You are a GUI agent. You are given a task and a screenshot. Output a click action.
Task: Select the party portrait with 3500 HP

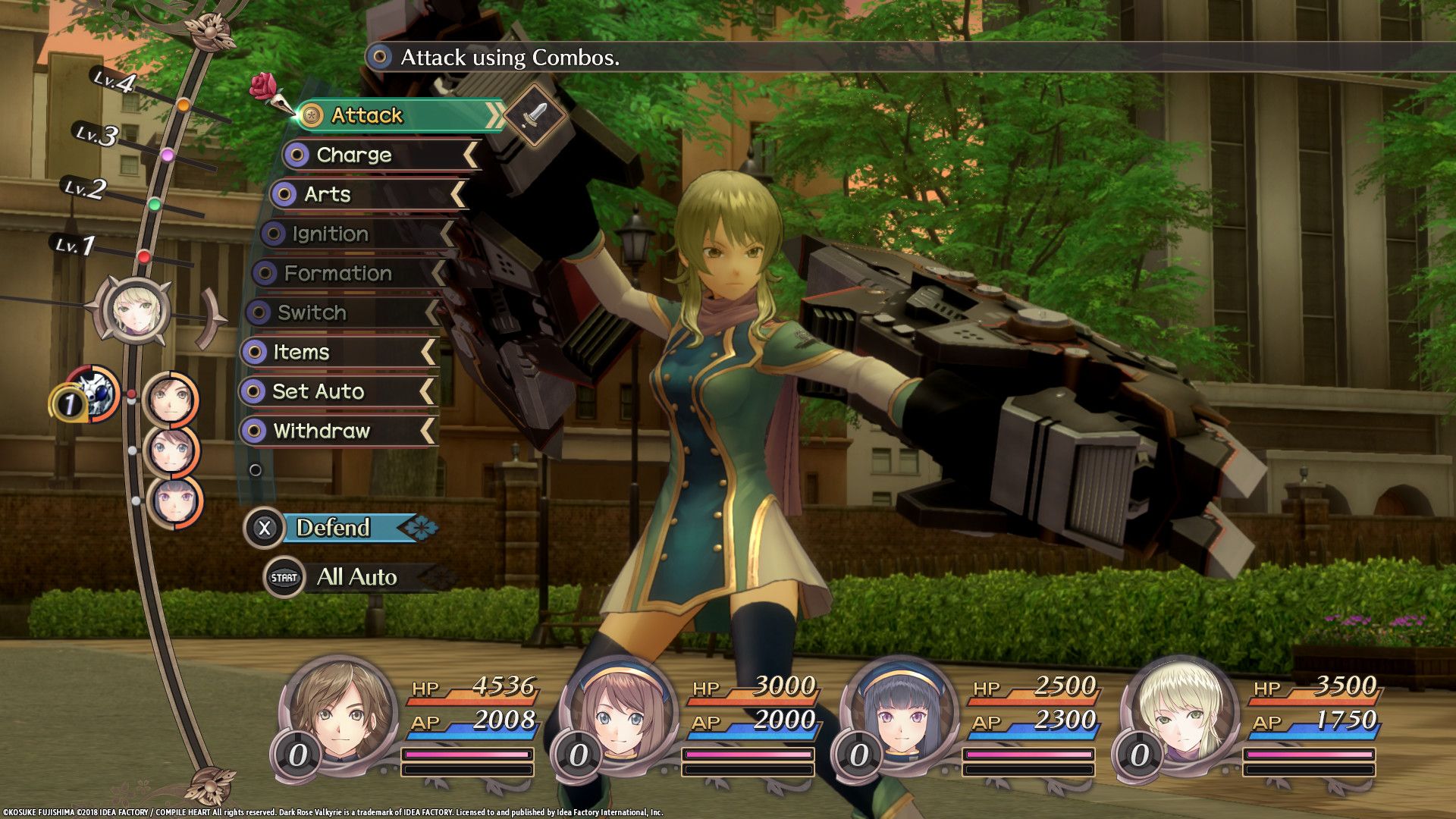[x=1180, y=711]
